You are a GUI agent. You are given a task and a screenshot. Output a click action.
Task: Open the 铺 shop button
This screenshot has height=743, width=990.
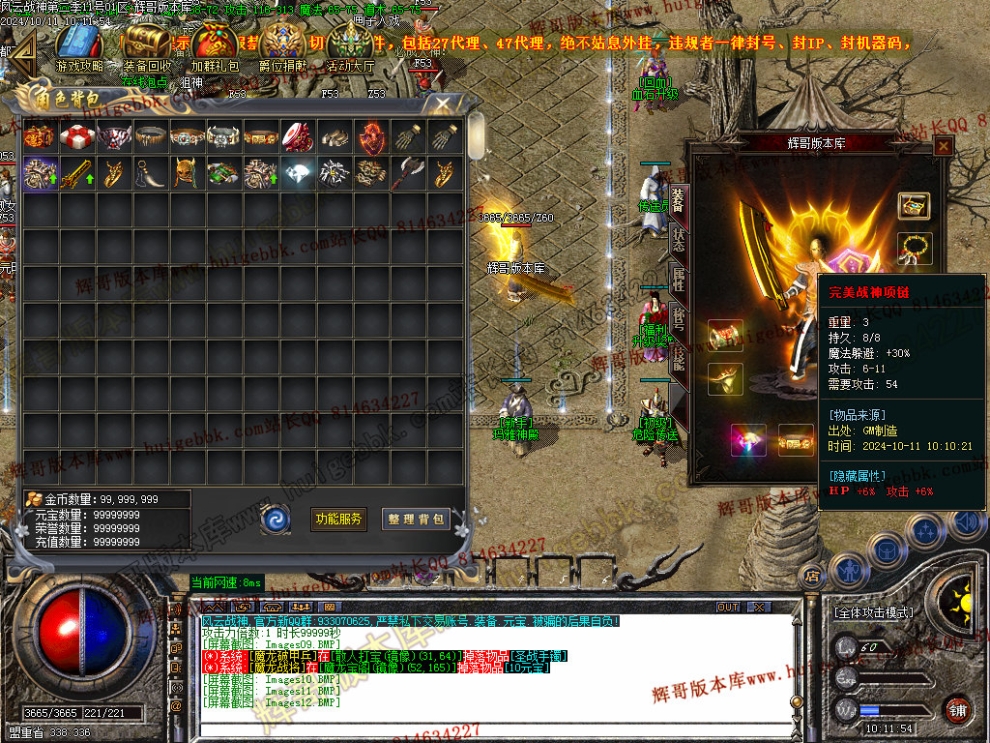[957, 709]
